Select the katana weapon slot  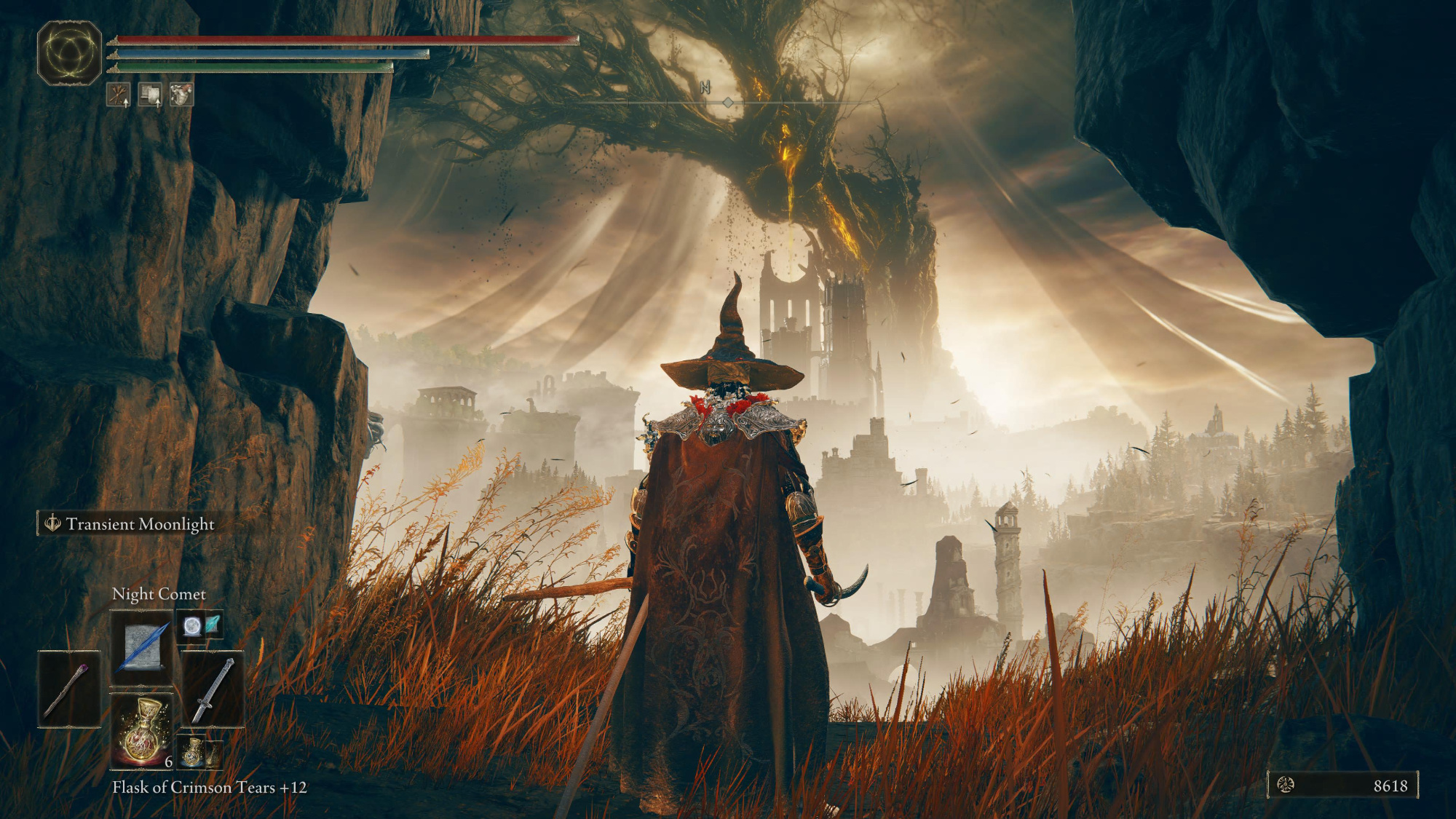tap(213, 689)
